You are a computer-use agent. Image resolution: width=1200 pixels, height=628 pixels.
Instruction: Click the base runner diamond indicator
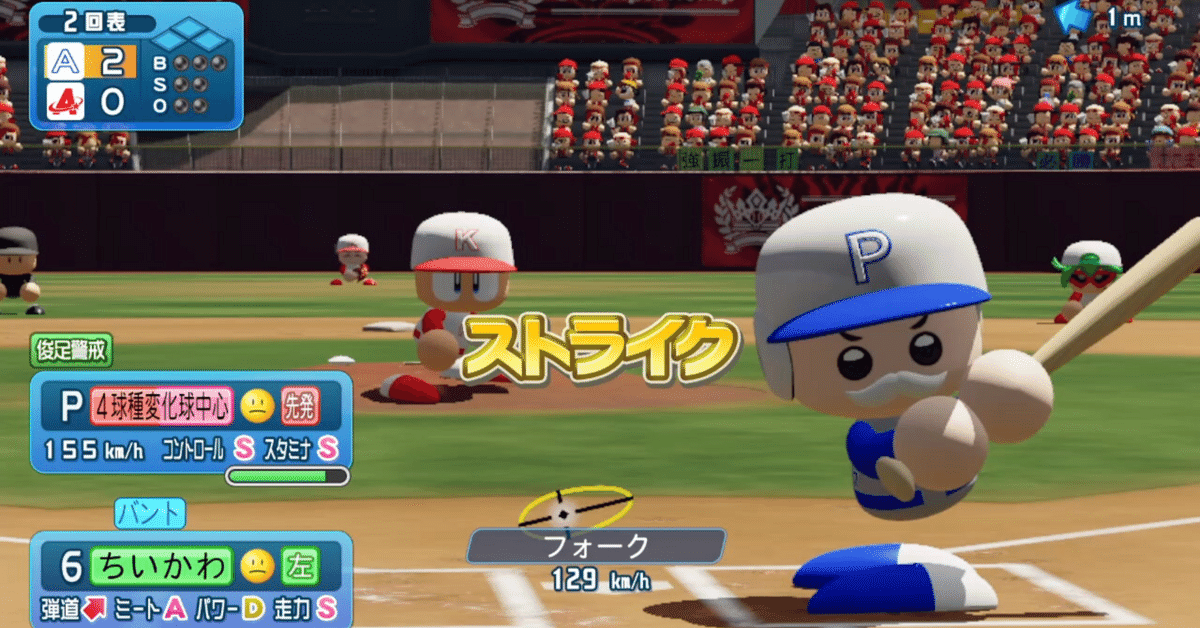(190, 39)
